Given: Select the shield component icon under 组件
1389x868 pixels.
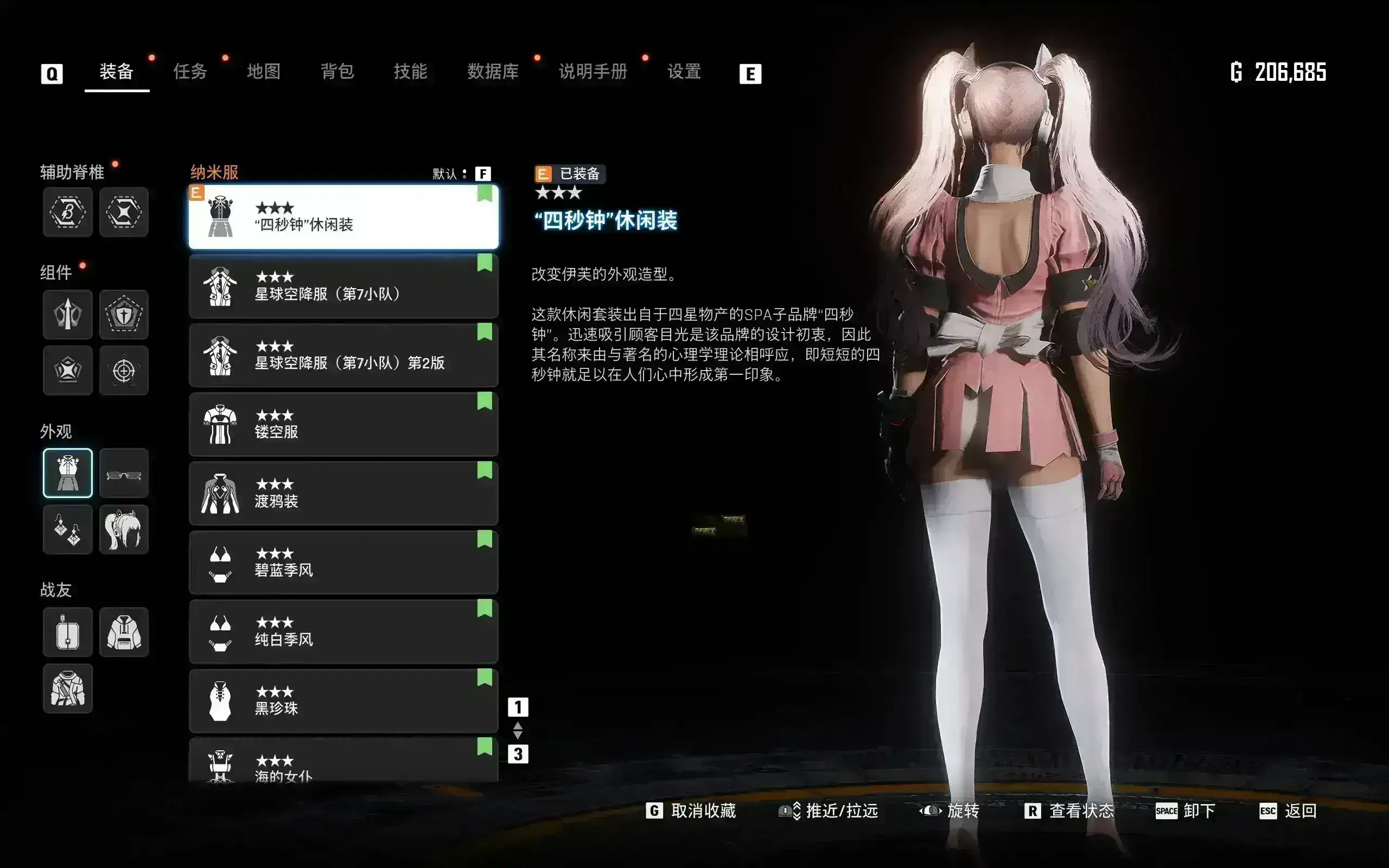Looking at the screenshot, I should click(124, 315).
